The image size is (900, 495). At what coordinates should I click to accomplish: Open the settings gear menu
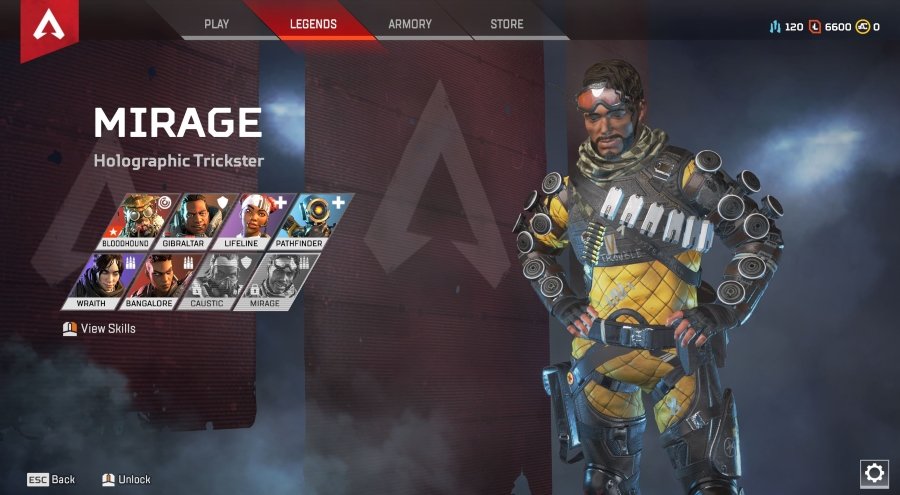click(874, 473)
